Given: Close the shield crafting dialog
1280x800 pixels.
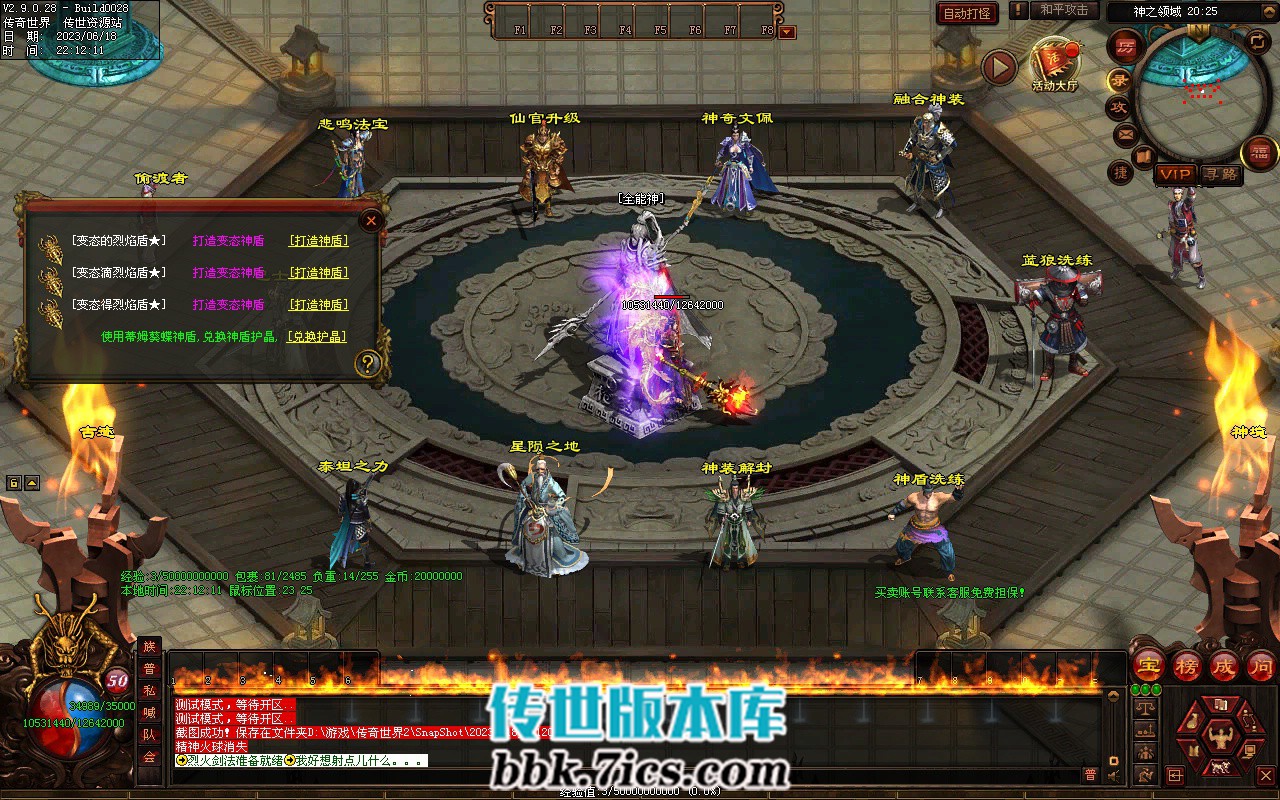Looking at the screenshot, I should tap(372, 221).
